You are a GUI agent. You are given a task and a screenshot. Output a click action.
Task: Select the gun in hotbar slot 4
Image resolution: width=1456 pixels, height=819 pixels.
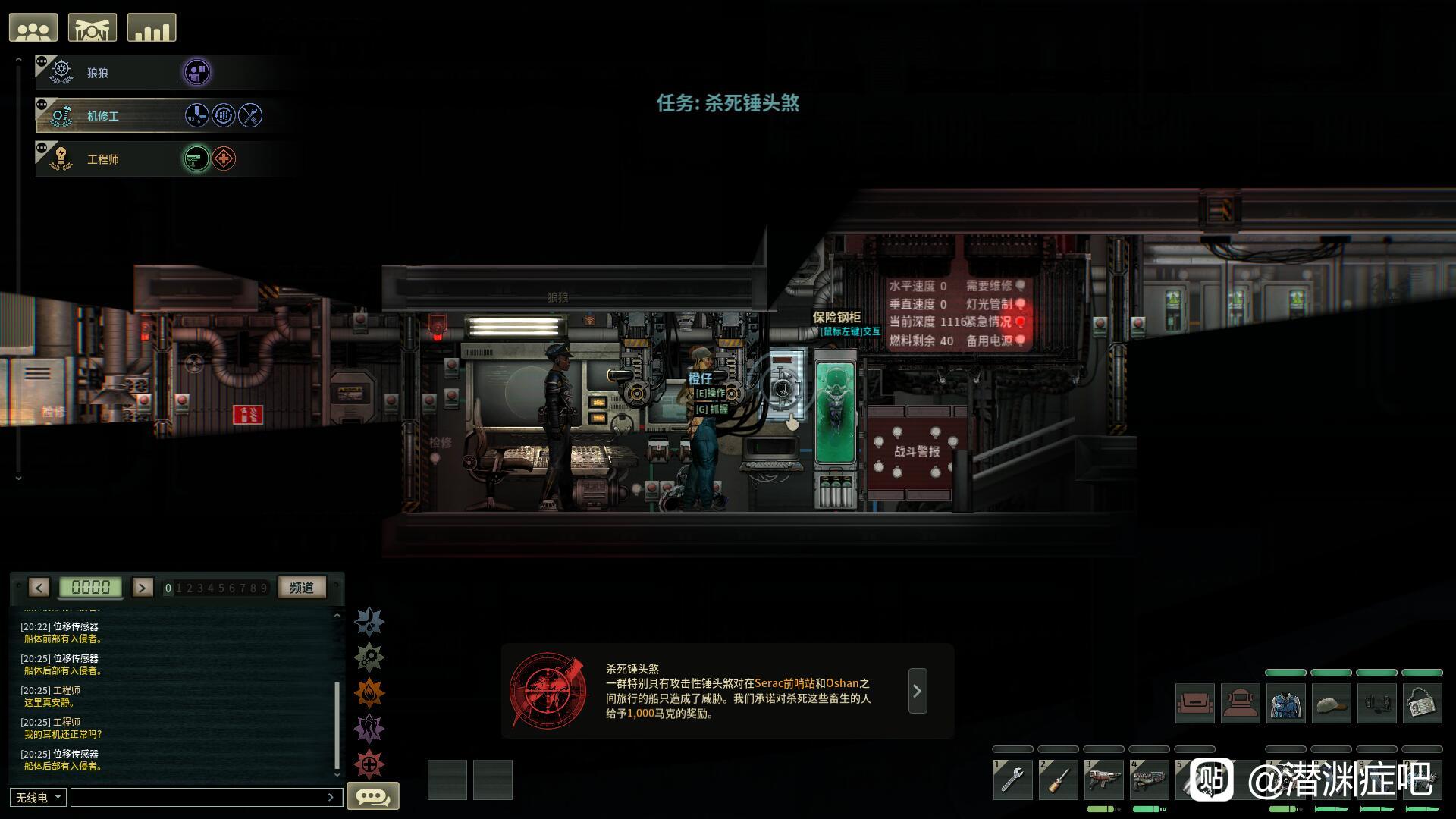click(1149, 780)
